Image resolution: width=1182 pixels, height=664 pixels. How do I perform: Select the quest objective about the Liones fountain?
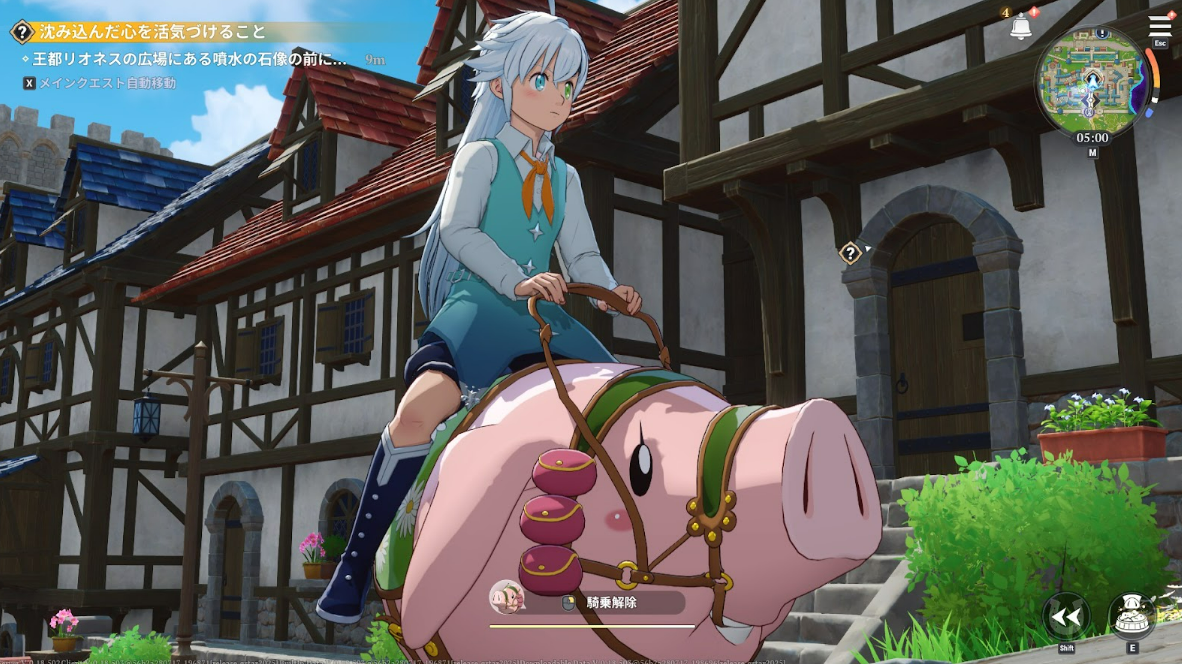pyautogui.click(x=190, y=60)
